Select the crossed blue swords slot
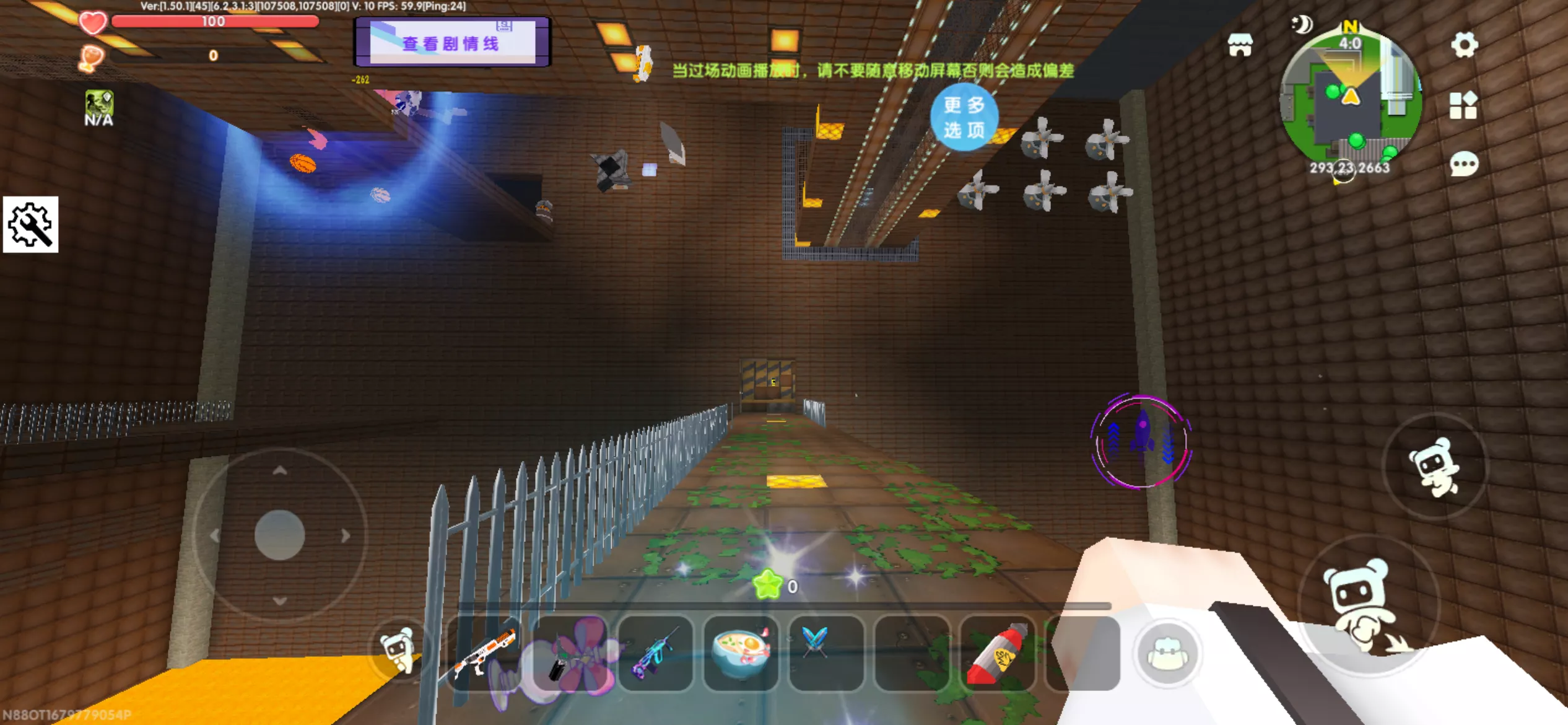 click(826, 654)
